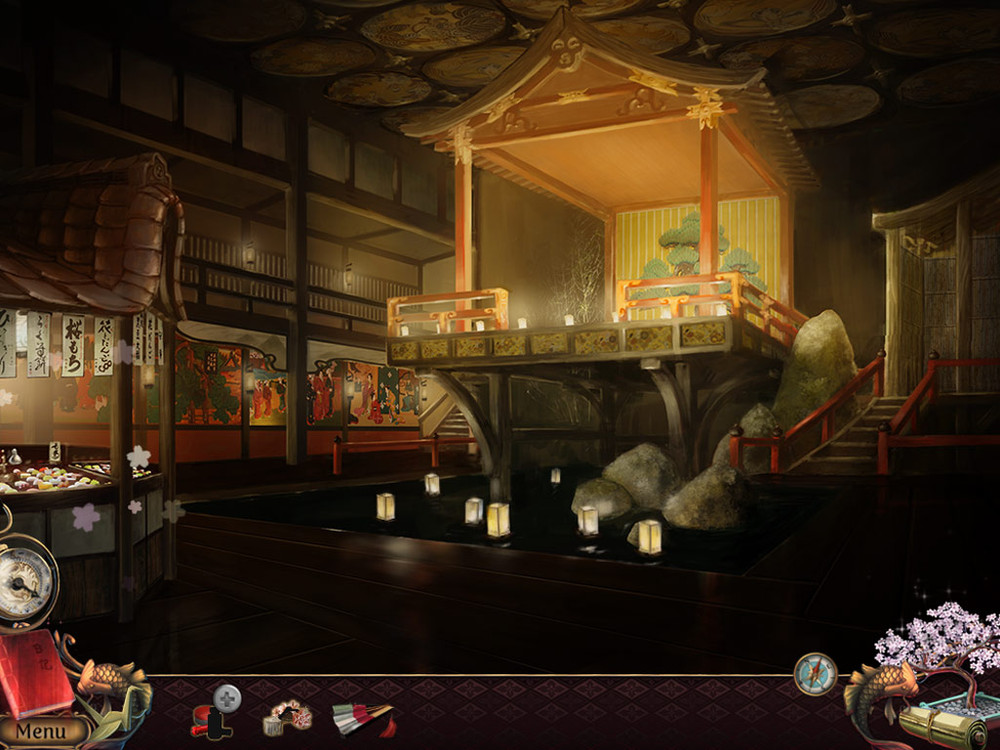Click the plus badge on the stamp item
Viewport: 1000px width, 750px height.
[x=228, y=697]
